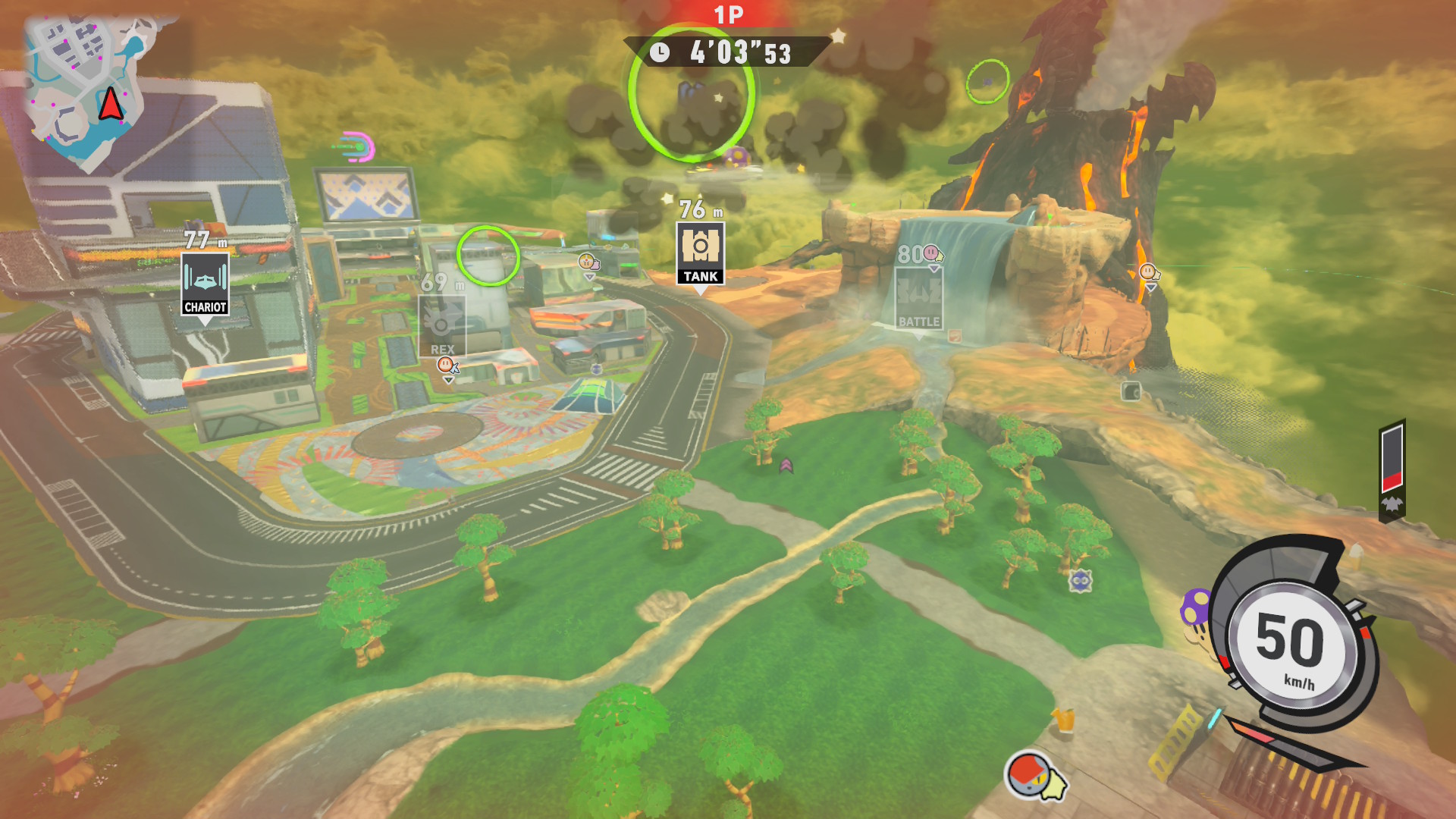
Task: Click the REX machine marker
Action: (x=442, y=326)
